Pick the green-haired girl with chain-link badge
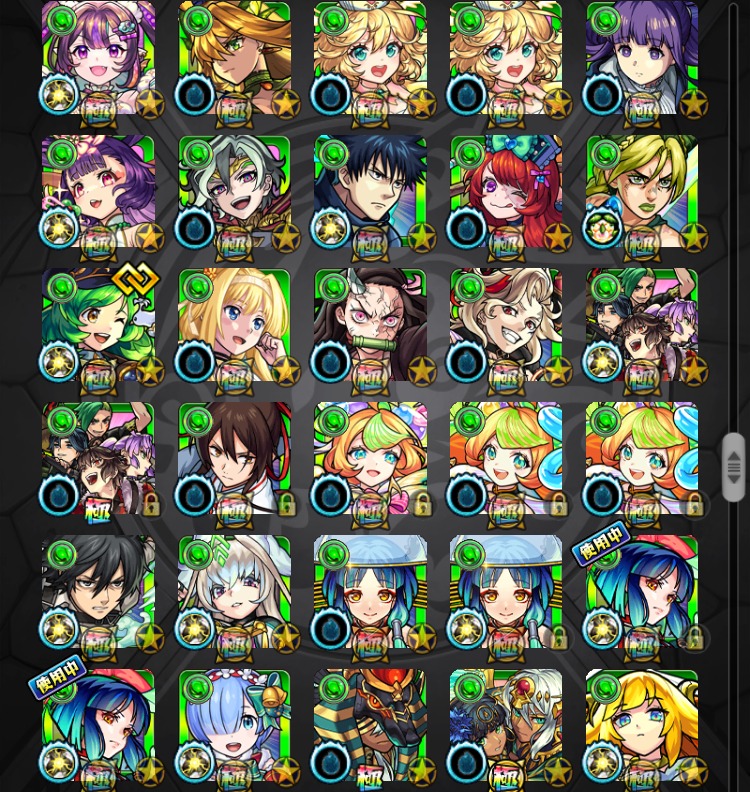Image resolution: width=750 pixels, height=792 pixels. tap(98, 324)
